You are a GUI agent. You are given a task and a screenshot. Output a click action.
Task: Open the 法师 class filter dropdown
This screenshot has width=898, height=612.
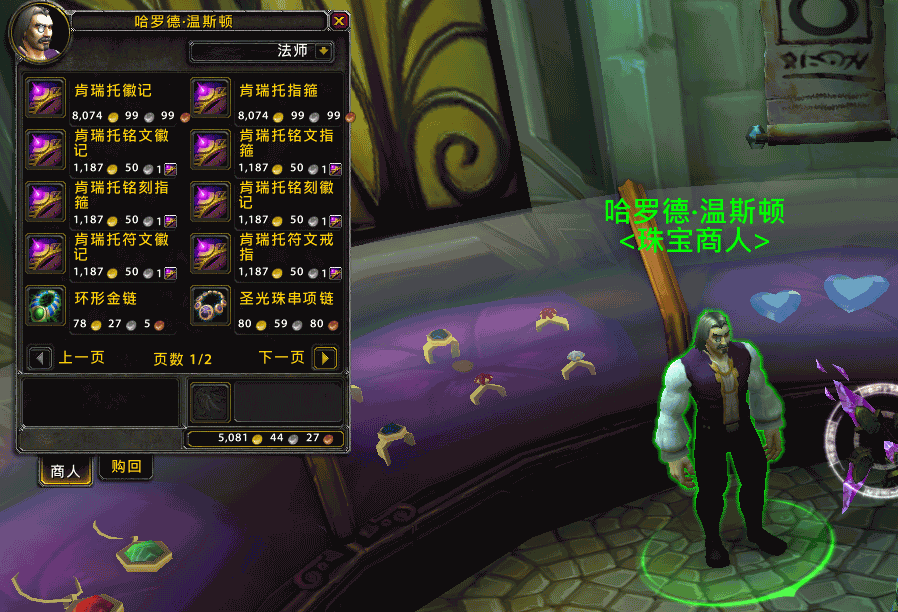point(323,51)
